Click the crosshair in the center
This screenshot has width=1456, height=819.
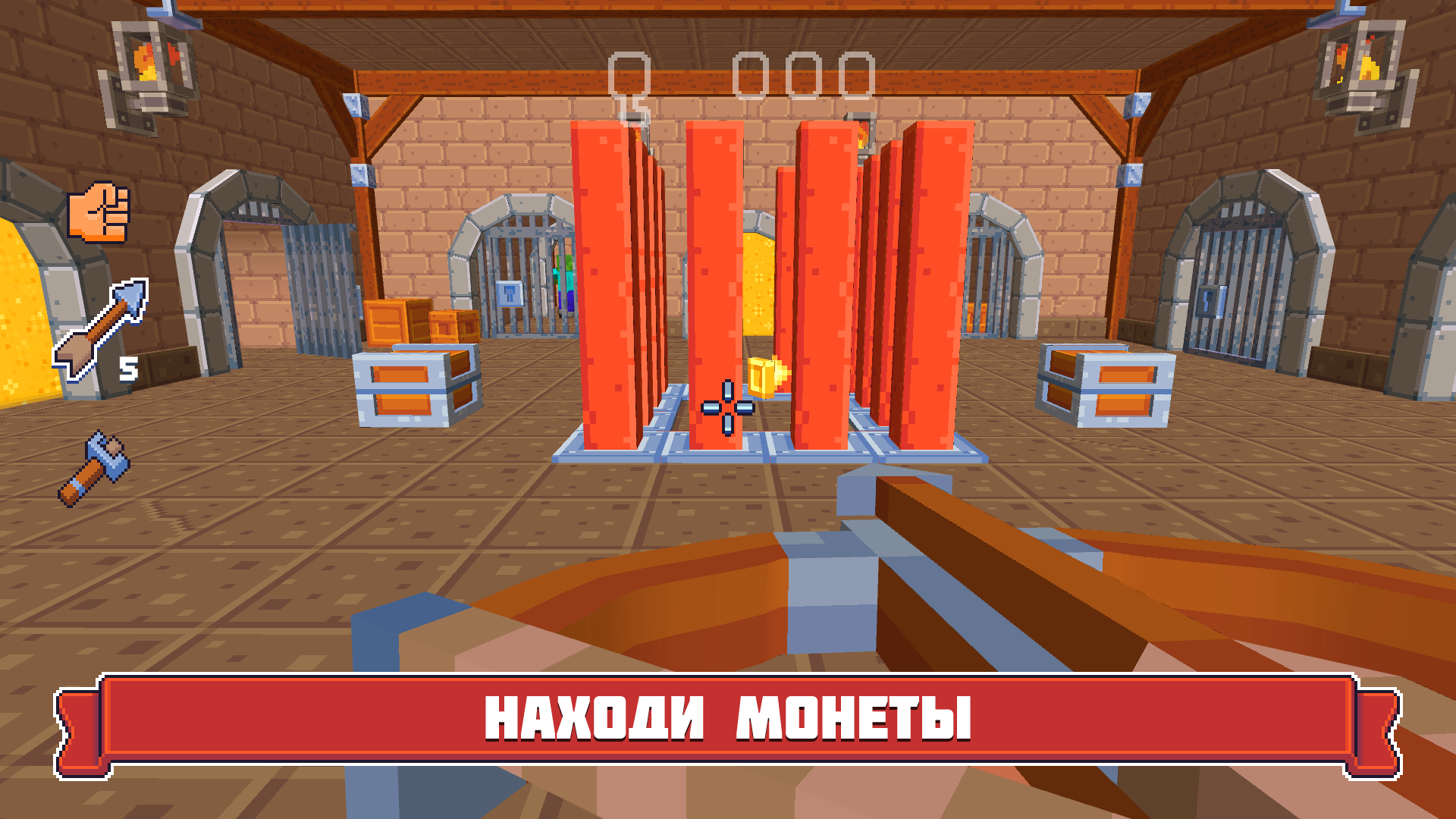click(728, 409)
